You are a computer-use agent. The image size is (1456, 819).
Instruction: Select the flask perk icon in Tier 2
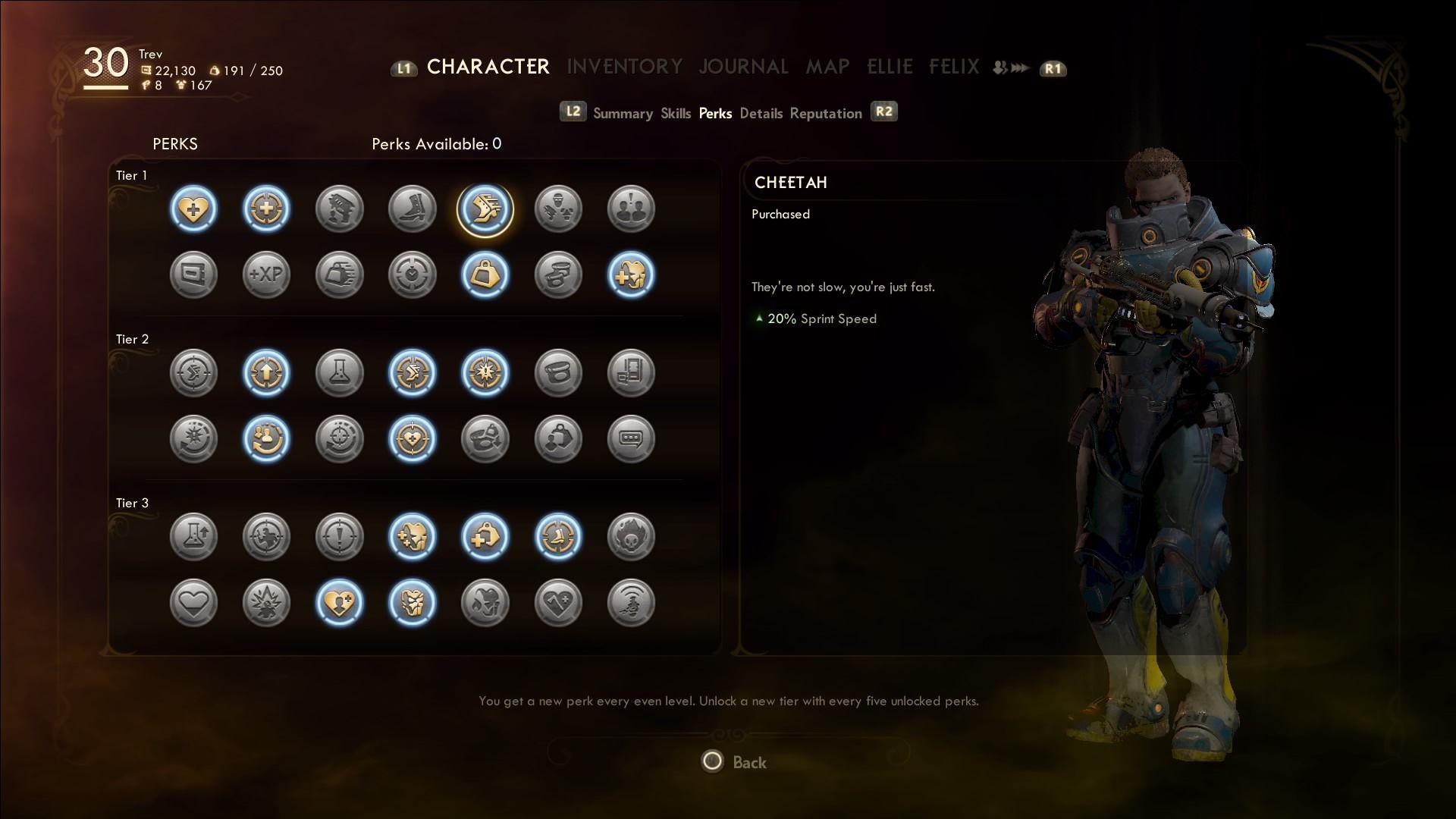click(x=339, y=372)
